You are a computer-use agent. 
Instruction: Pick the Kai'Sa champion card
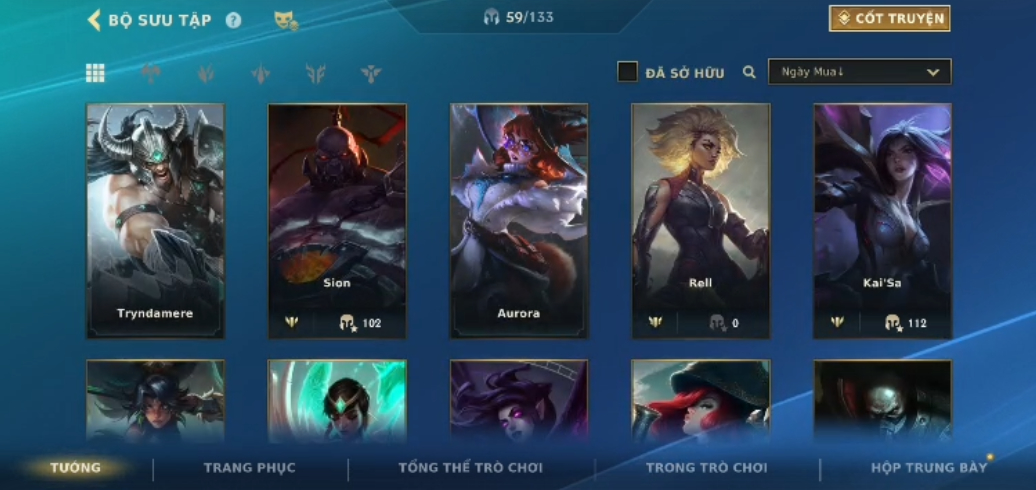(882, 220)
